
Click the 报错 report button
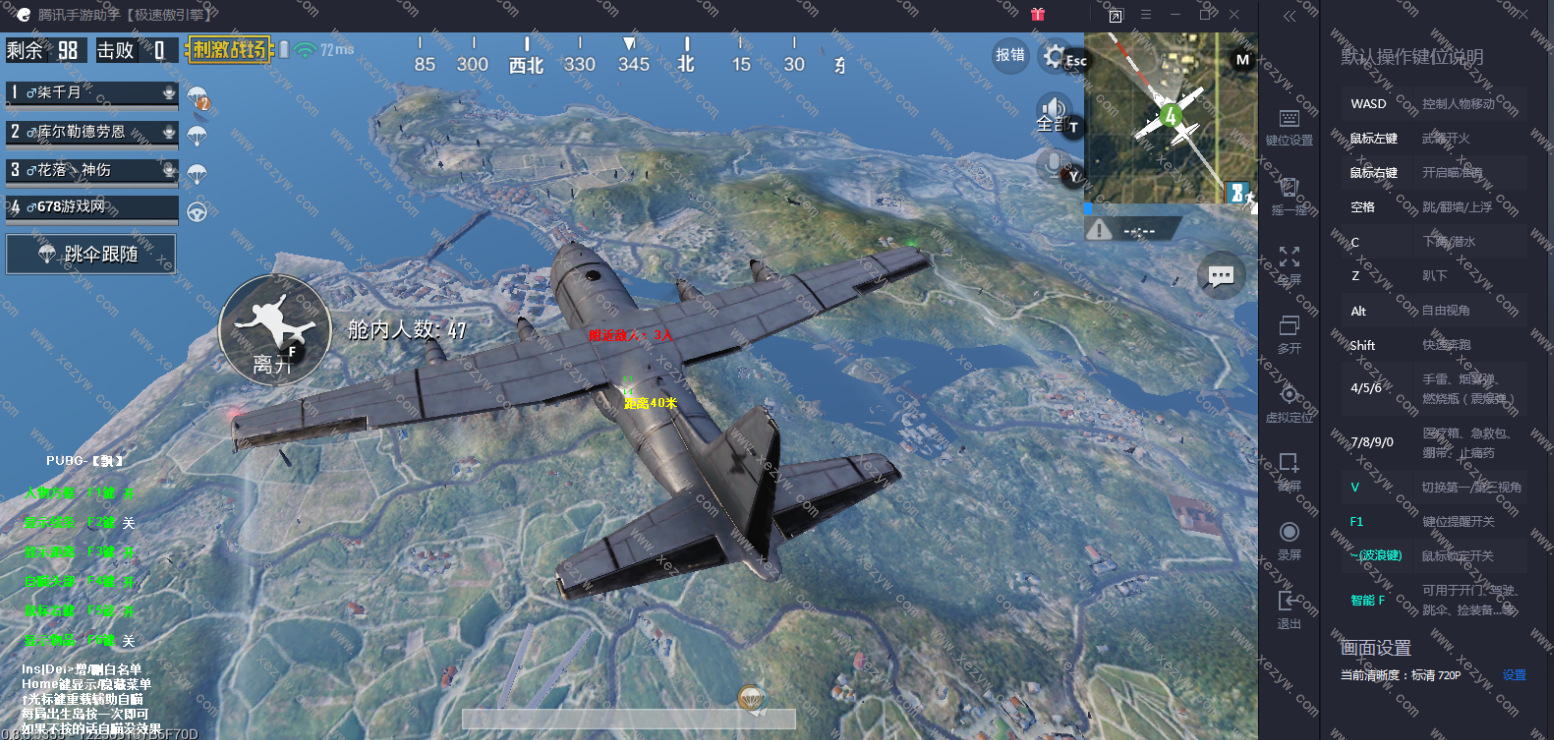1010,55
